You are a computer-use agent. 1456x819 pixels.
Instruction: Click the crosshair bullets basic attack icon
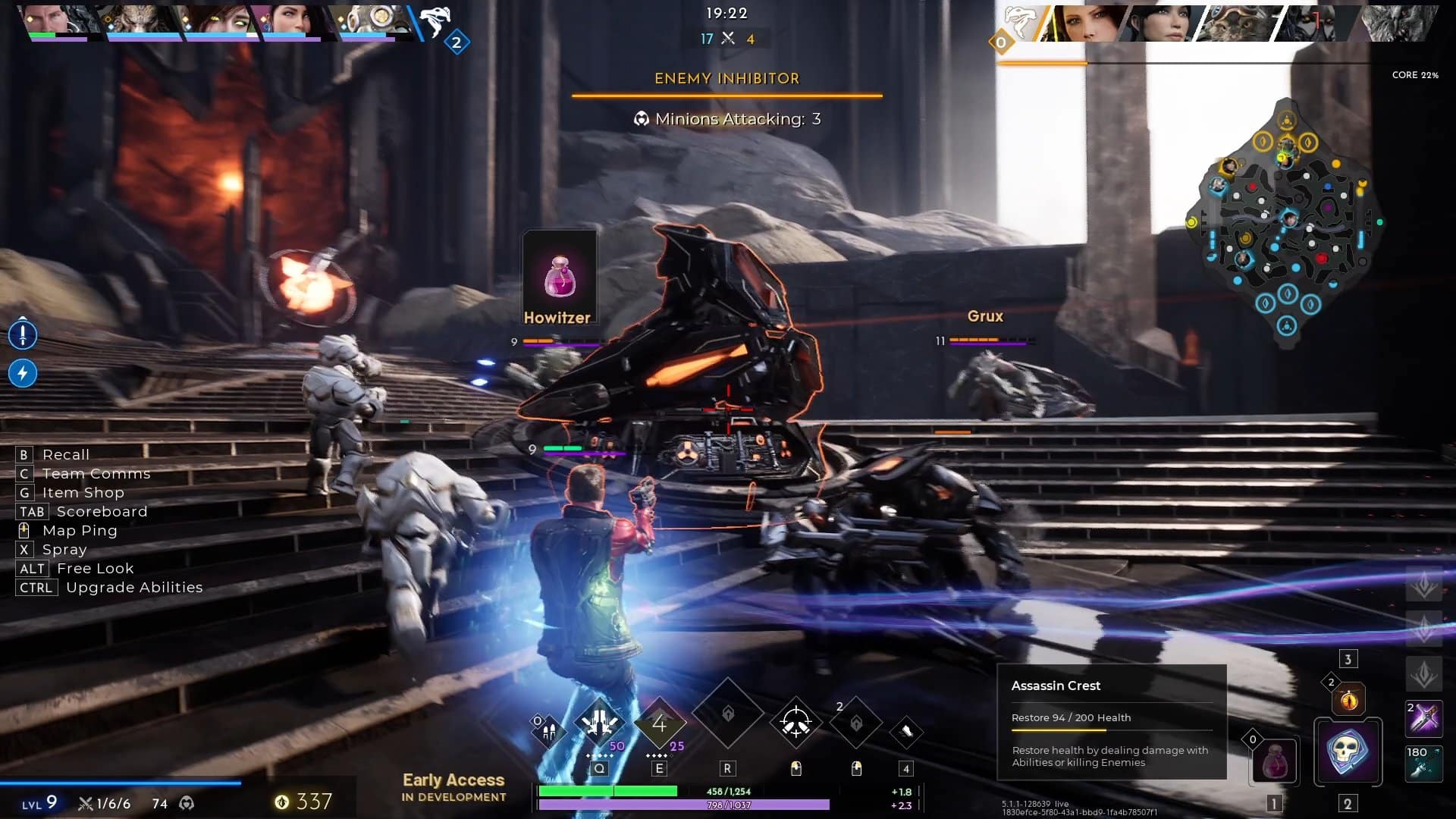click(x=795, y=722)
